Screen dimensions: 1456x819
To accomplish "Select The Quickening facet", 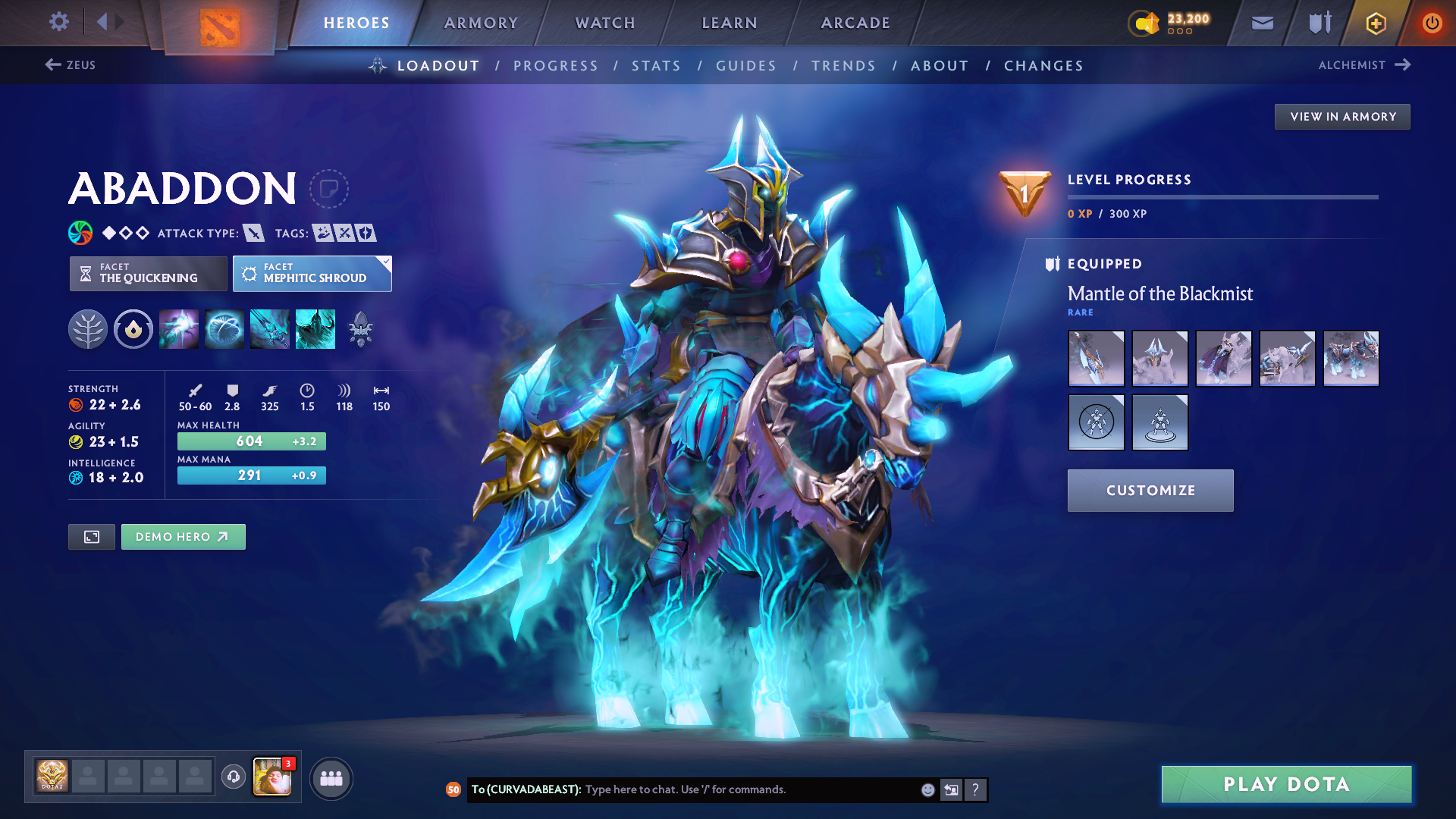I will pyautogui.click(x=149, y=273).
